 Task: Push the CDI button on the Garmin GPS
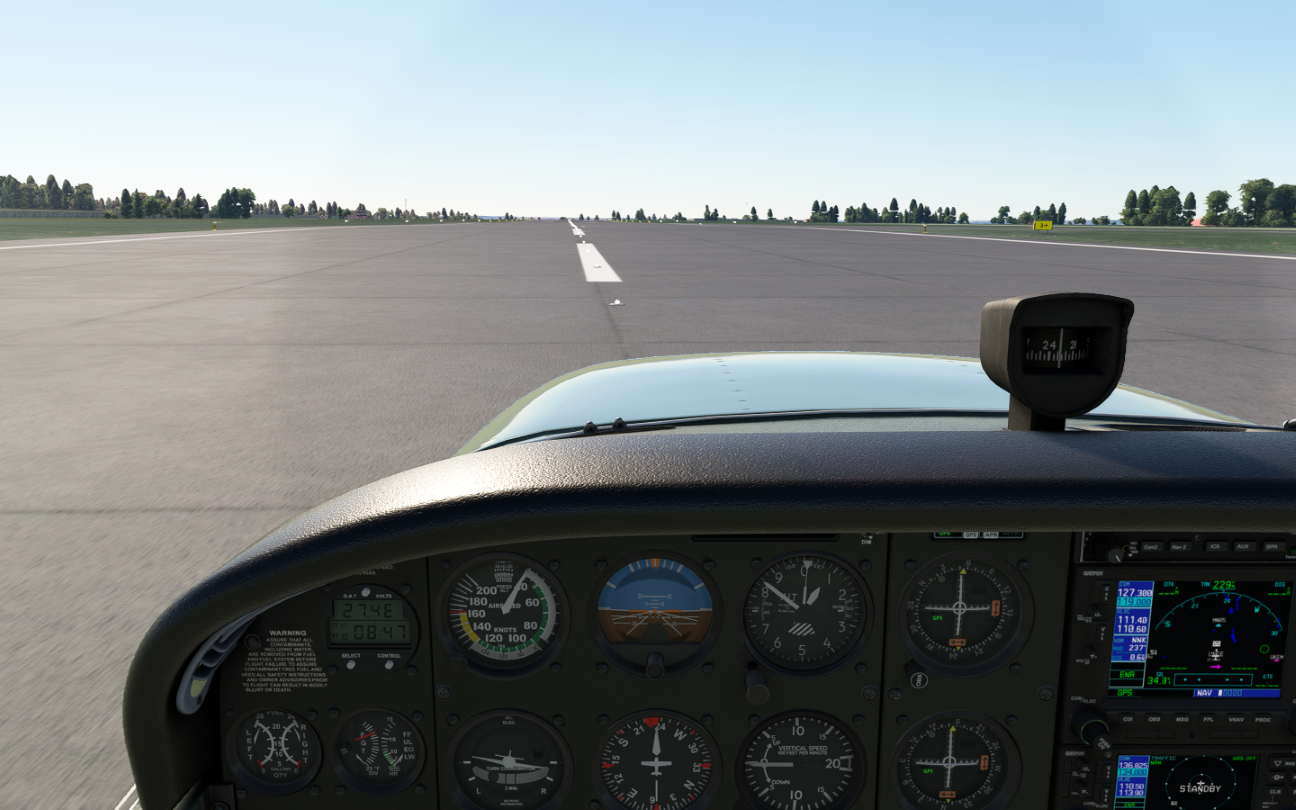[1127, 718]
